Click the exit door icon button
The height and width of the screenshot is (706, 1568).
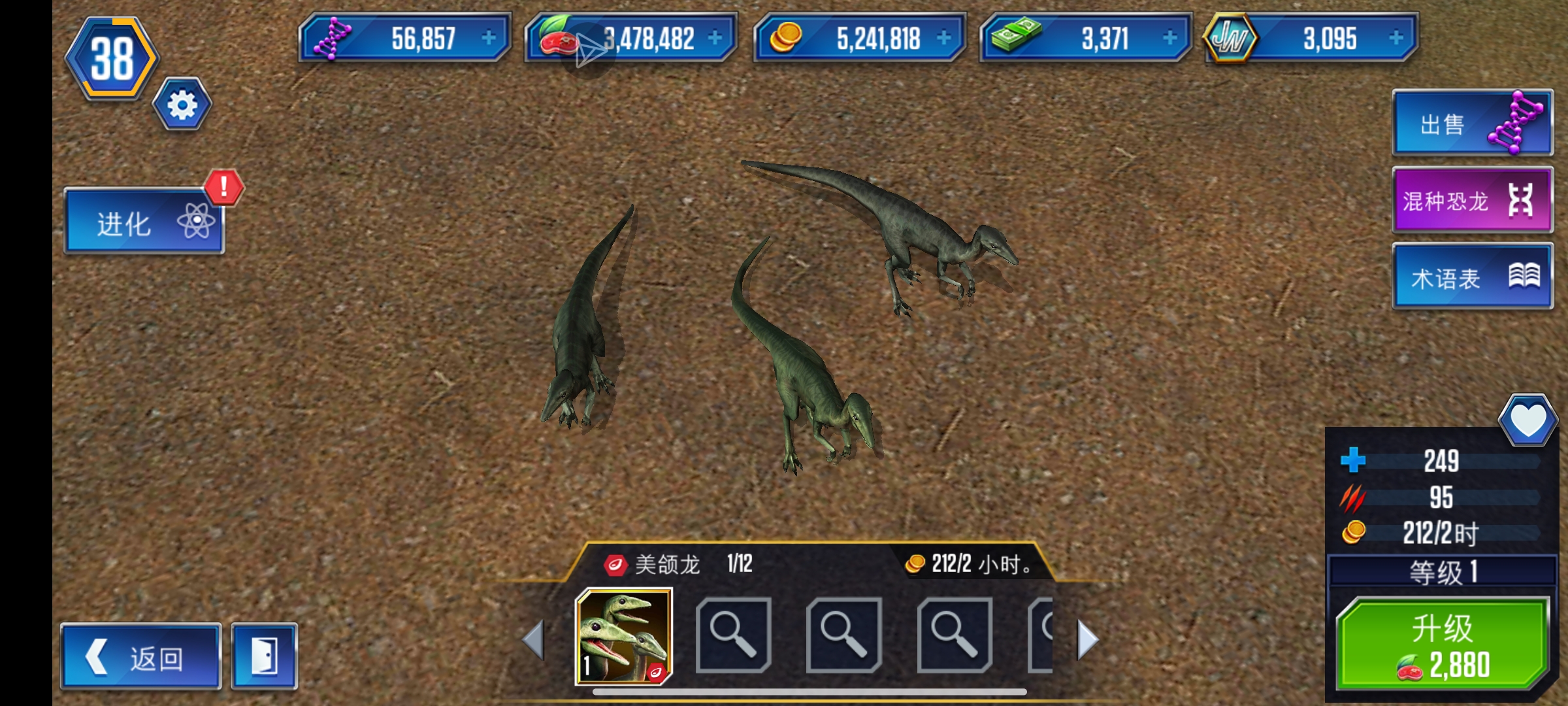(265, 657)
